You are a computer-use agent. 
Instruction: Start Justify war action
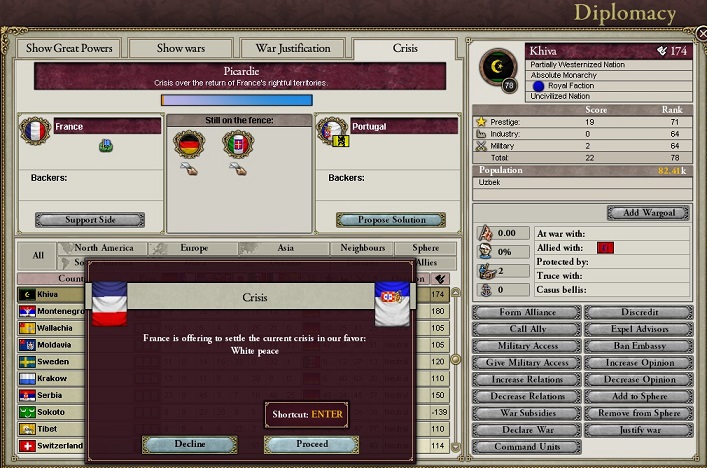pos(639,430)
